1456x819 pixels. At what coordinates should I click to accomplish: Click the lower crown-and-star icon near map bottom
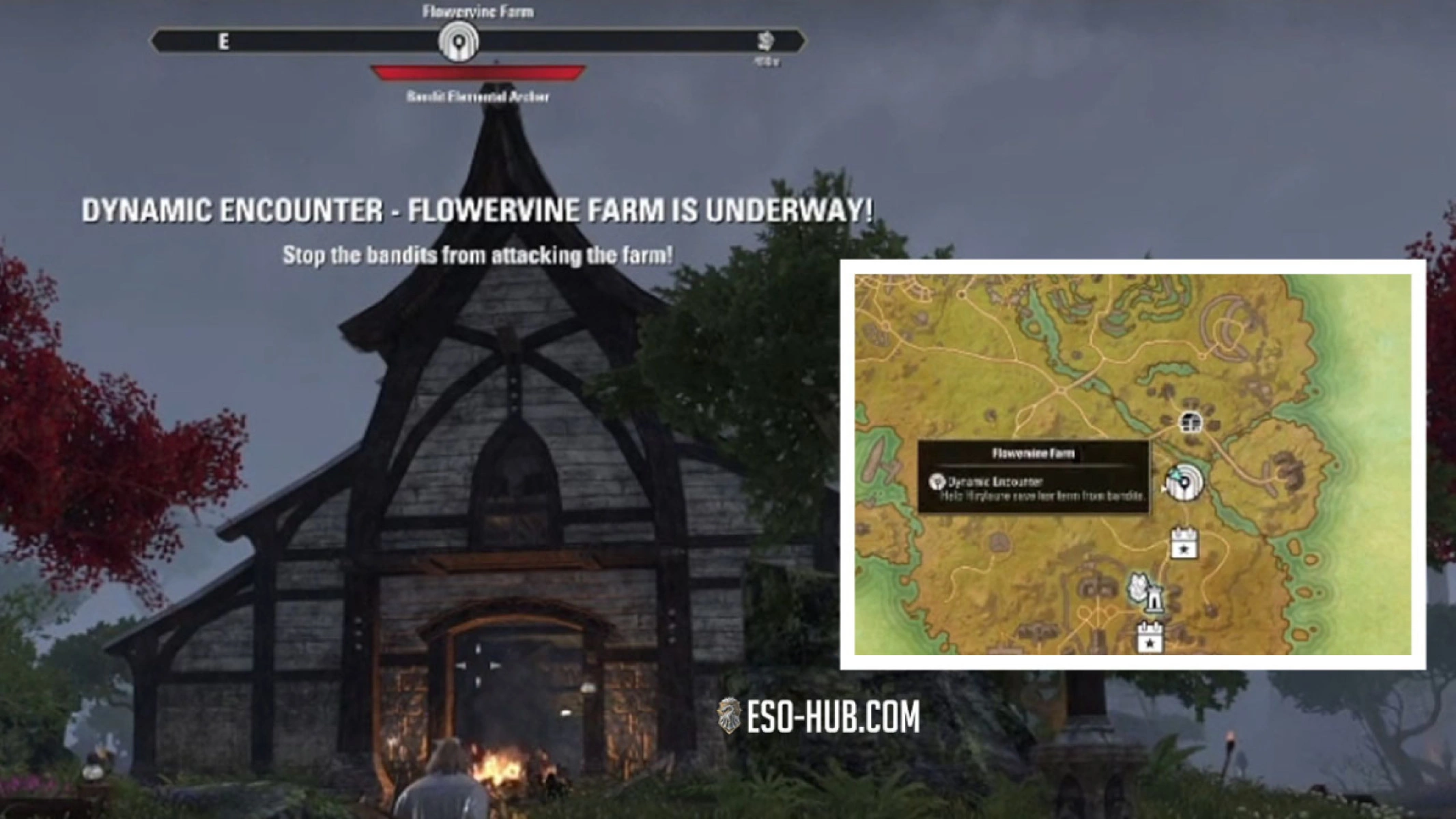coord(1150,637)
